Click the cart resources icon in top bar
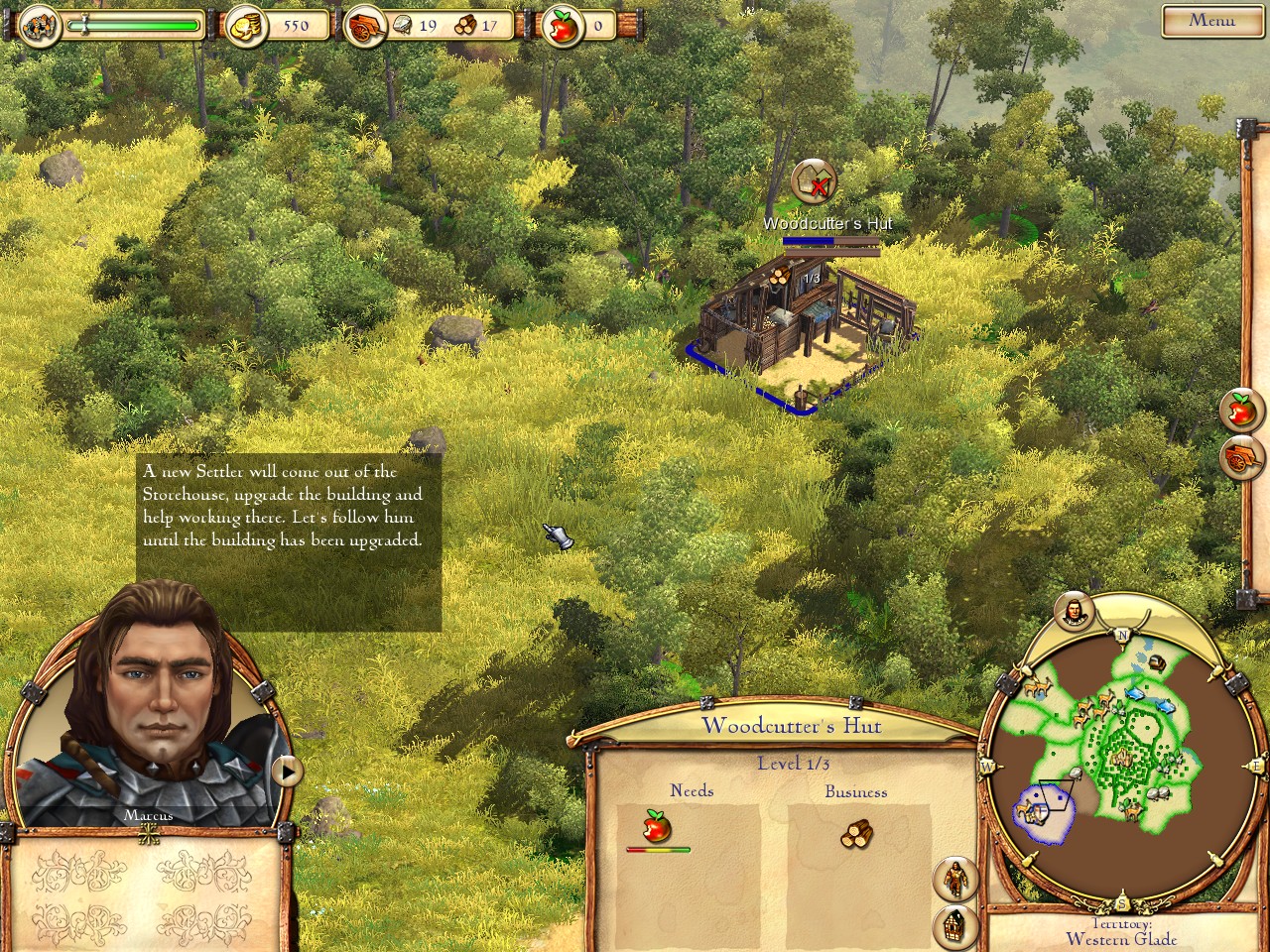Image resolution: width=1270 pixels, height=952 pixels. click(365, 27)
